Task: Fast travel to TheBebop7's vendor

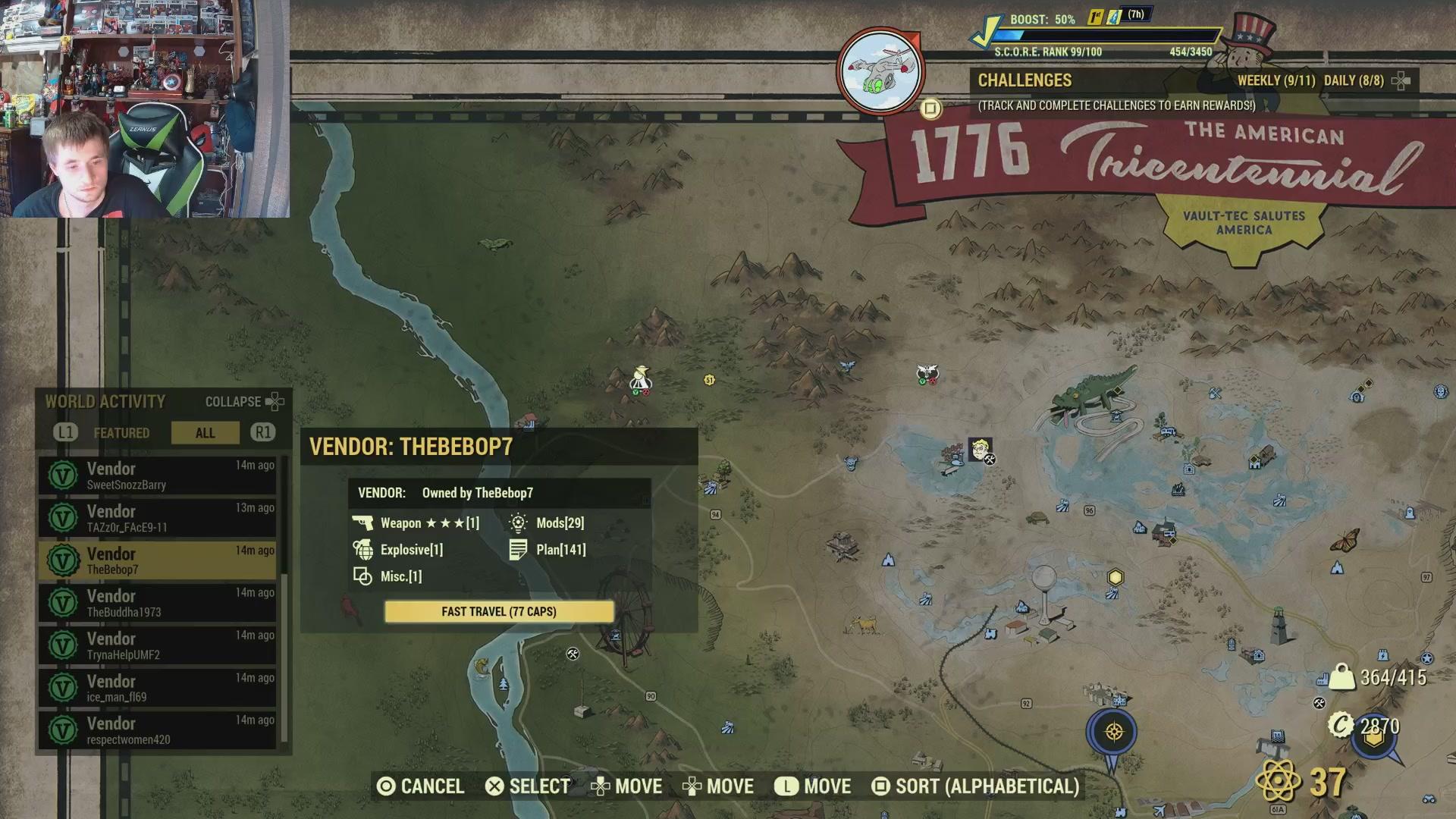Action: tap(499, 612)
